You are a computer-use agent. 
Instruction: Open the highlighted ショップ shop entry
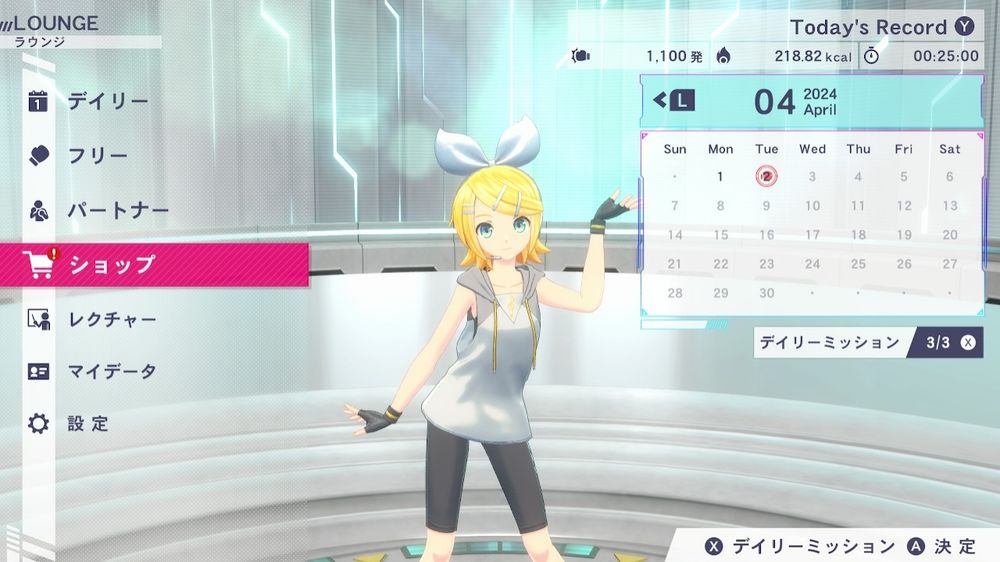coord(112,265)
